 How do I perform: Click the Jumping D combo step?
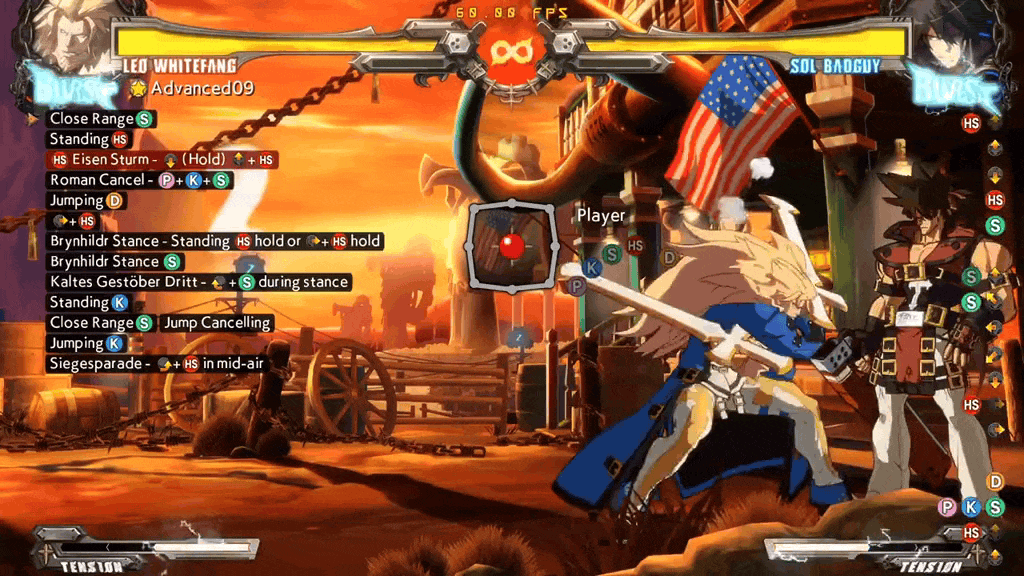point(88,201)
